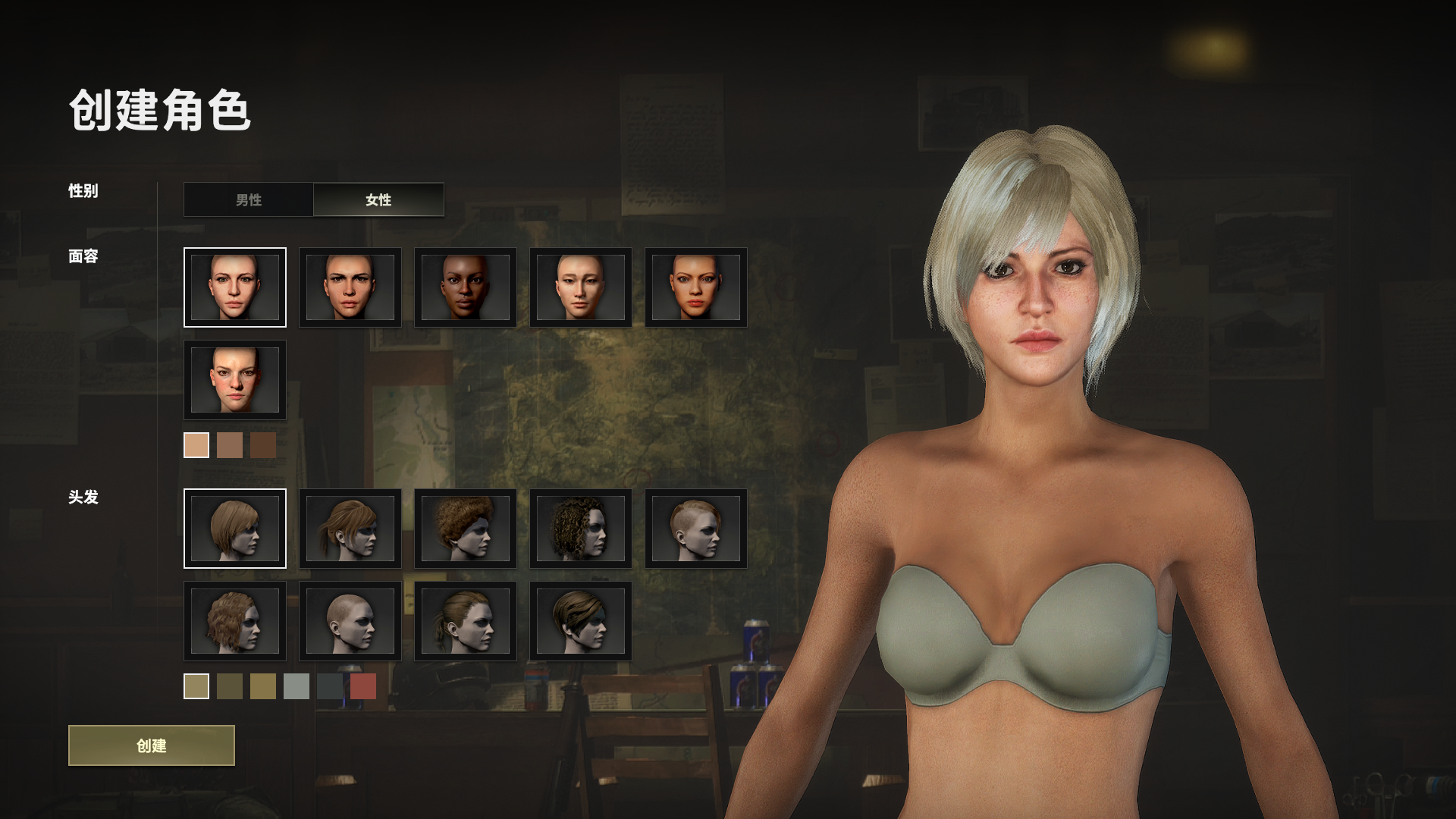The image size is (1456, 819).
Task: Select the afro hairstyle thumbnail
Action: click(466, 529)
